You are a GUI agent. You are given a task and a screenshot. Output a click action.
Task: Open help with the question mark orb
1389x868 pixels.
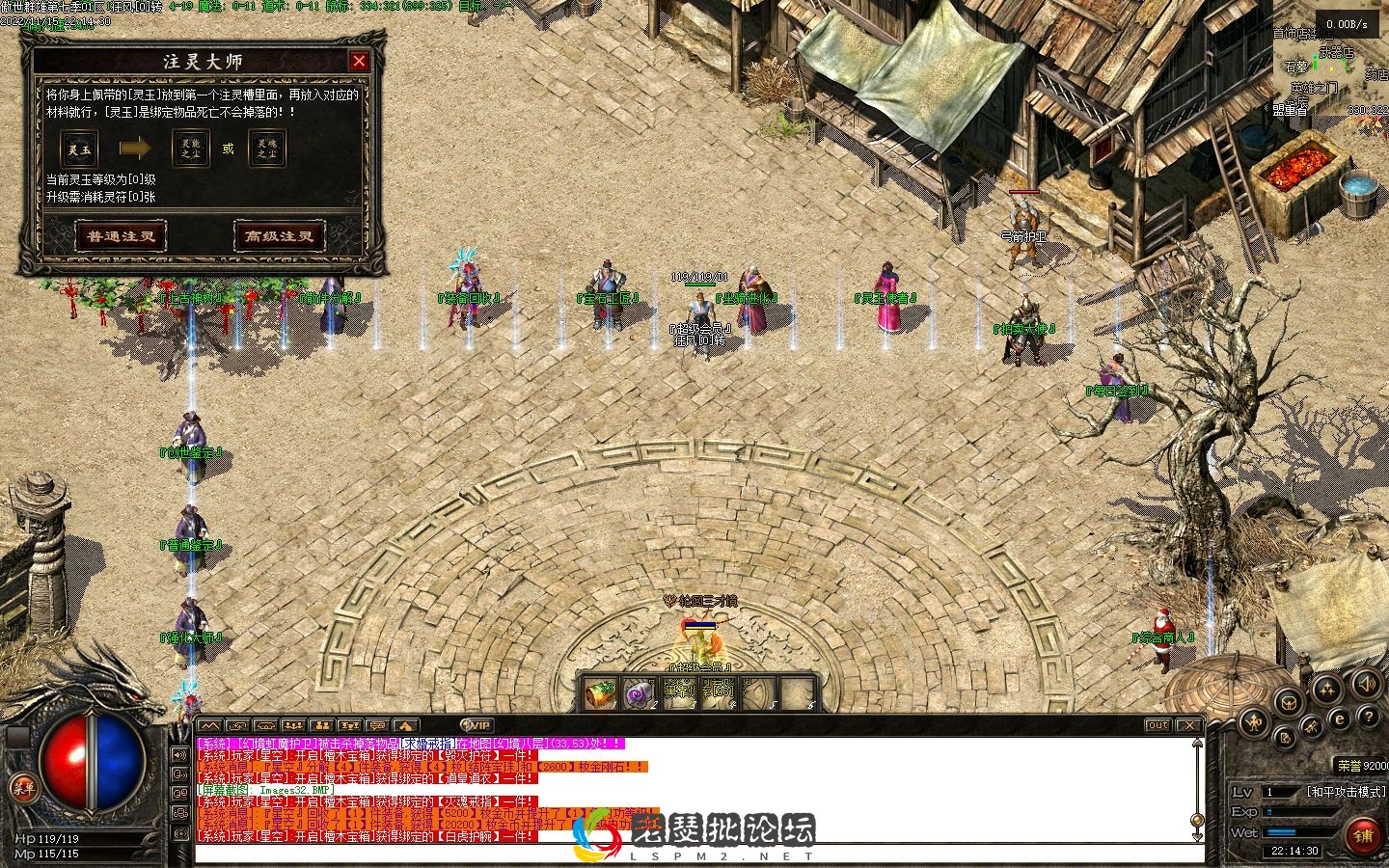tap(1368, 717)
